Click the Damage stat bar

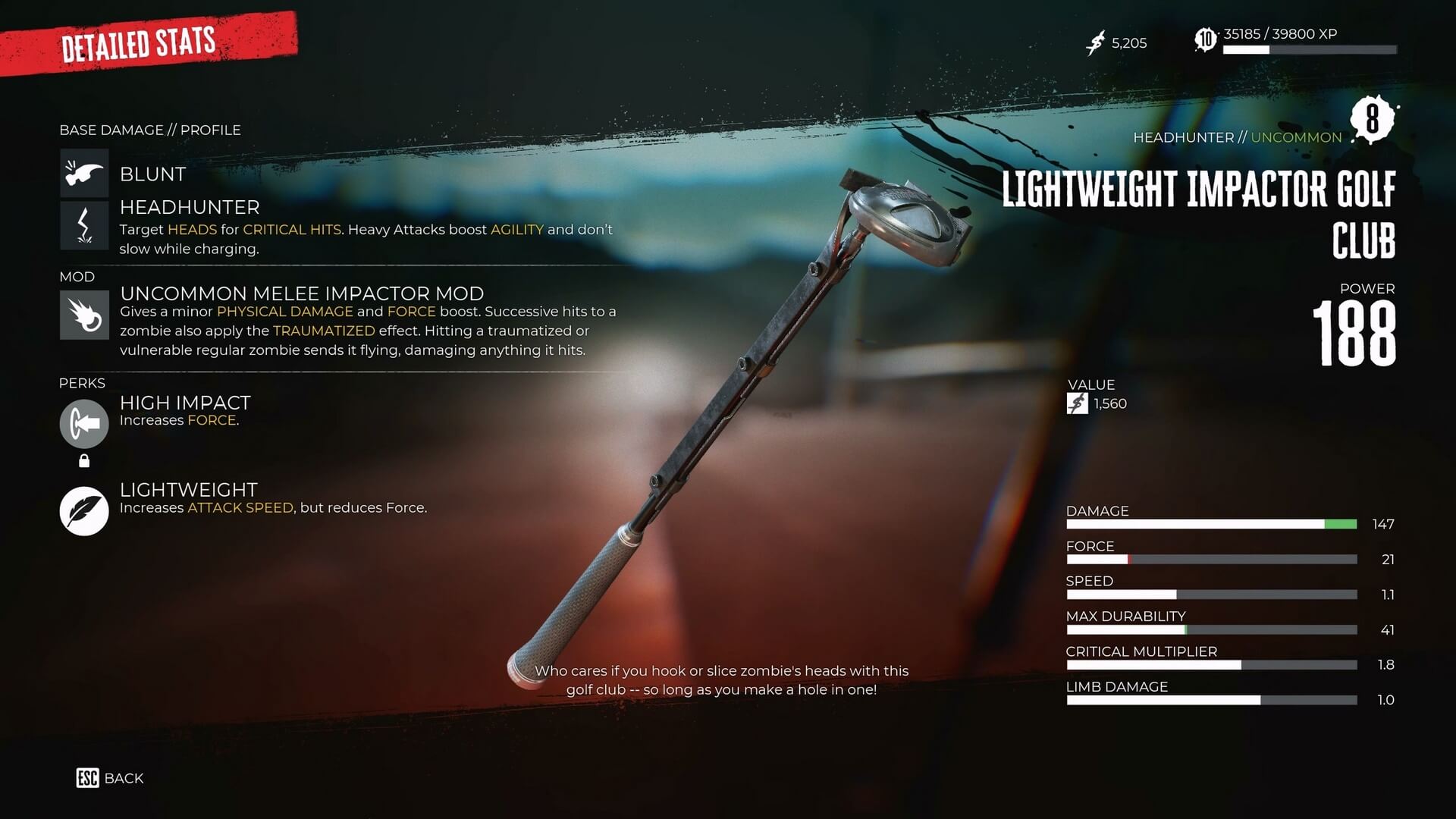[1211, 524]
